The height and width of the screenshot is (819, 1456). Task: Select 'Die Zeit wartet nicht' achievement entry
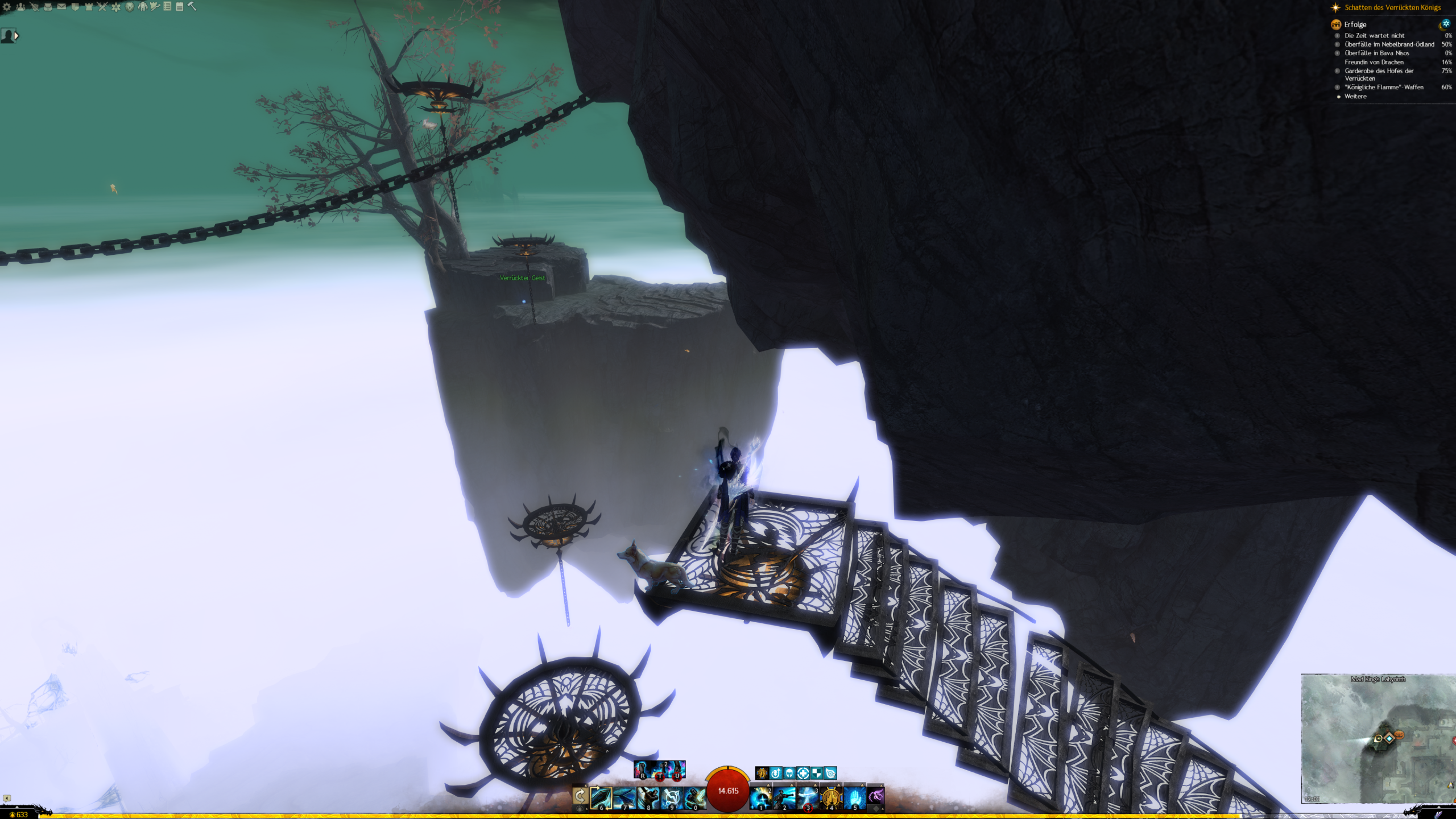(x=1374, y=36)
